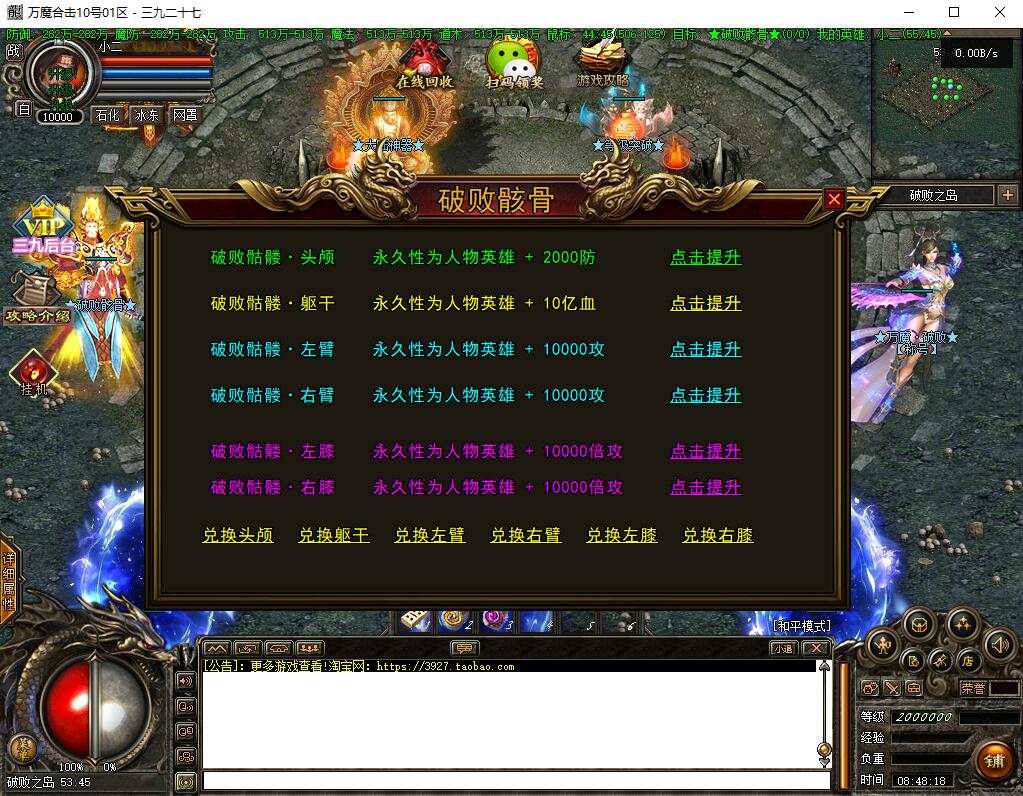Image resolution: width=1023 pixels, height=796 pixels.
Task: Toggle the speaker sound button
Action: pos(999,645)
